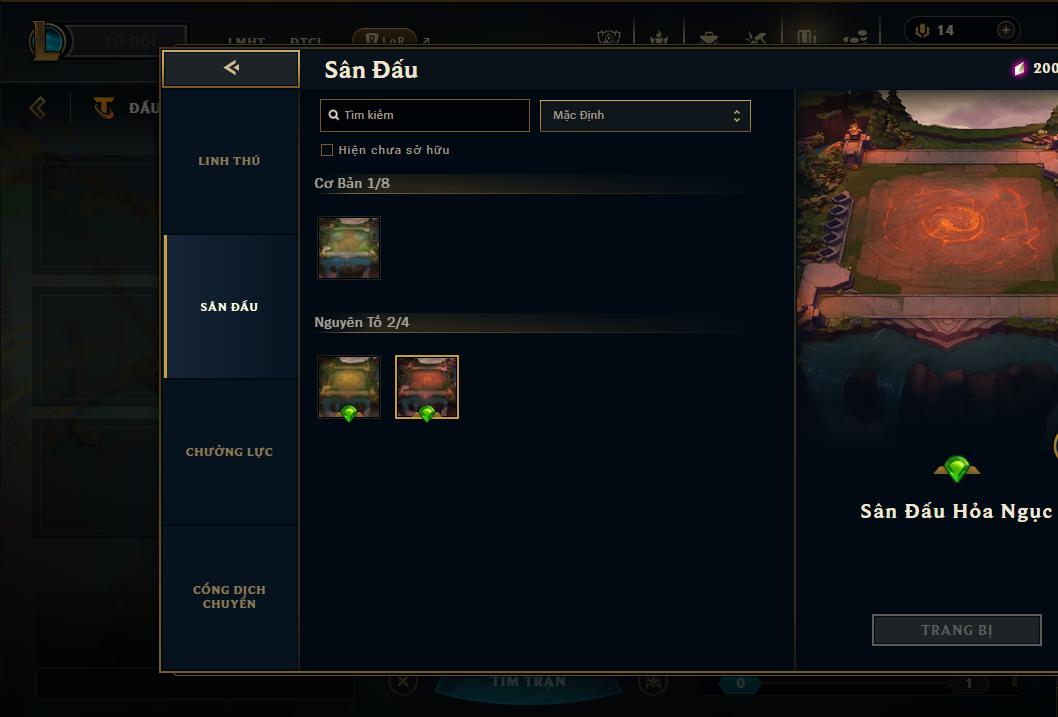Show the Cổng Dịch Chuyển tab
The width and height of the screenshot is (1058, 717).
coord(229,597)
